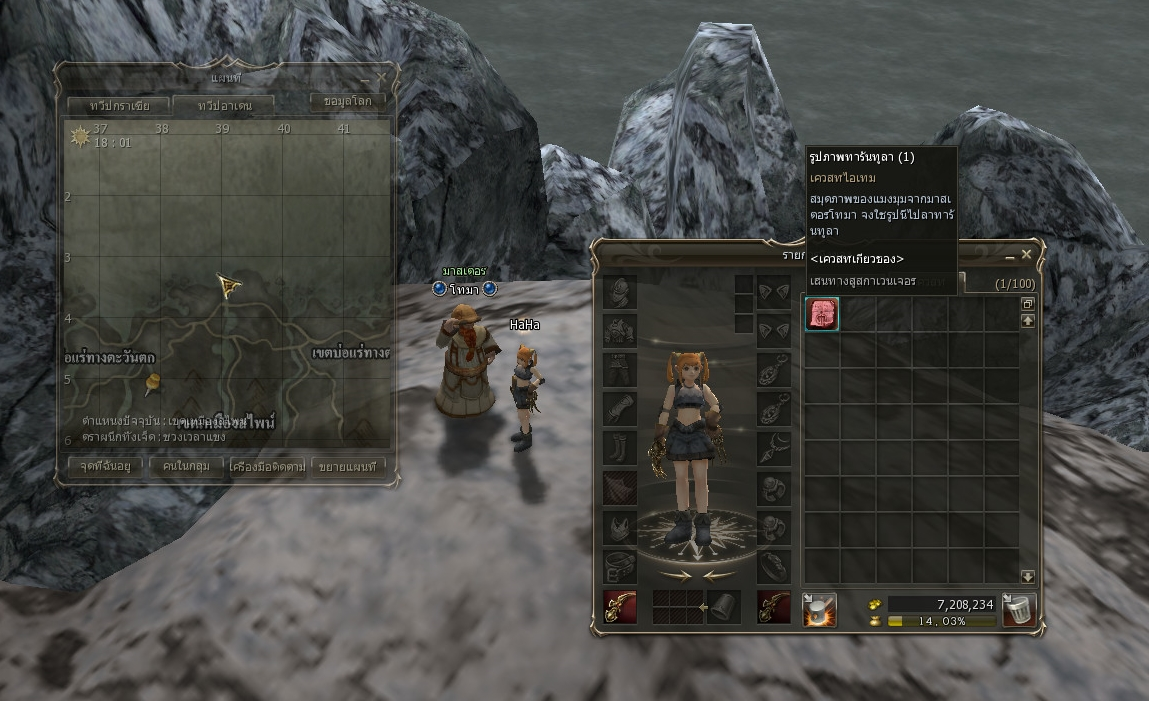Minimize the inventory window
The image size is (1149, 701).
pos(1010,256)
